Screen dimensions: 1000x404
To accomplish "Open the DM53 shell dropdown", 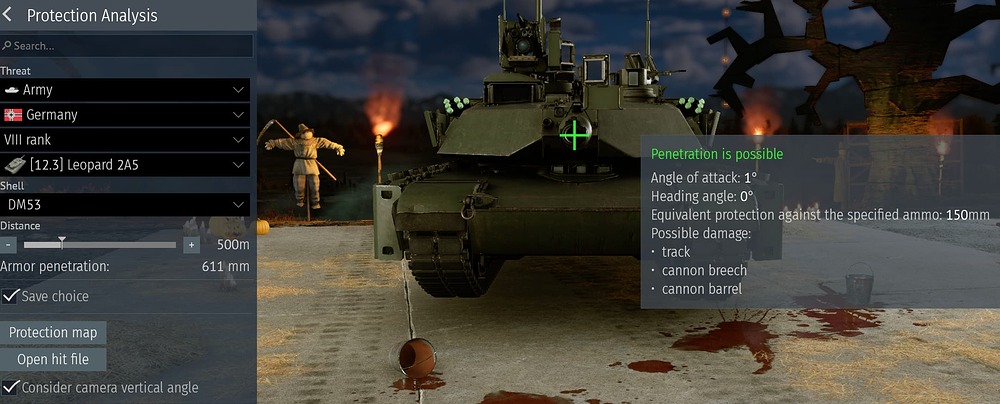I will (x=125, y=204).
